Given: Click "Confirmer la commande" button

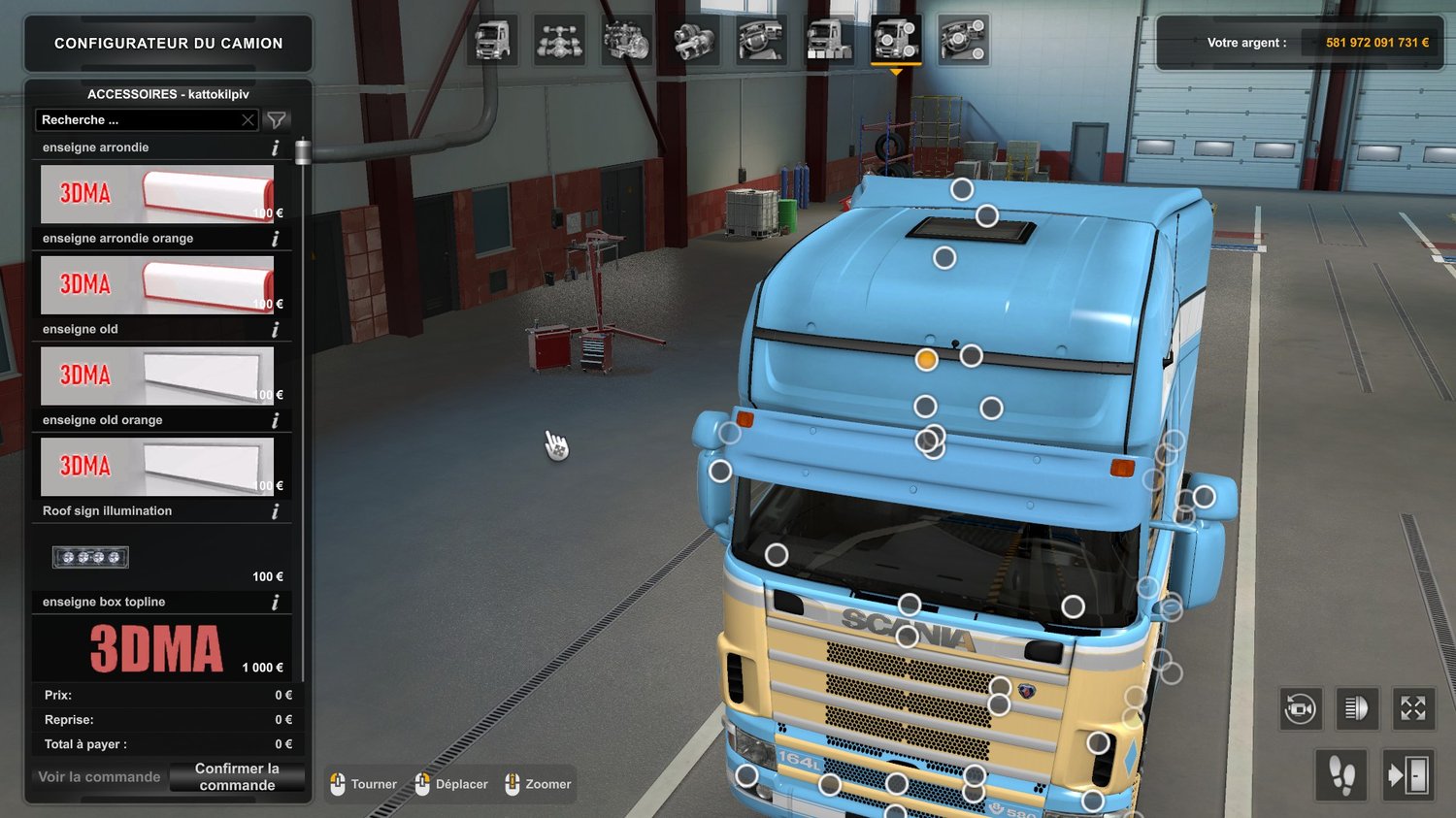Looking at the screenshot, I should pos(237,777).
